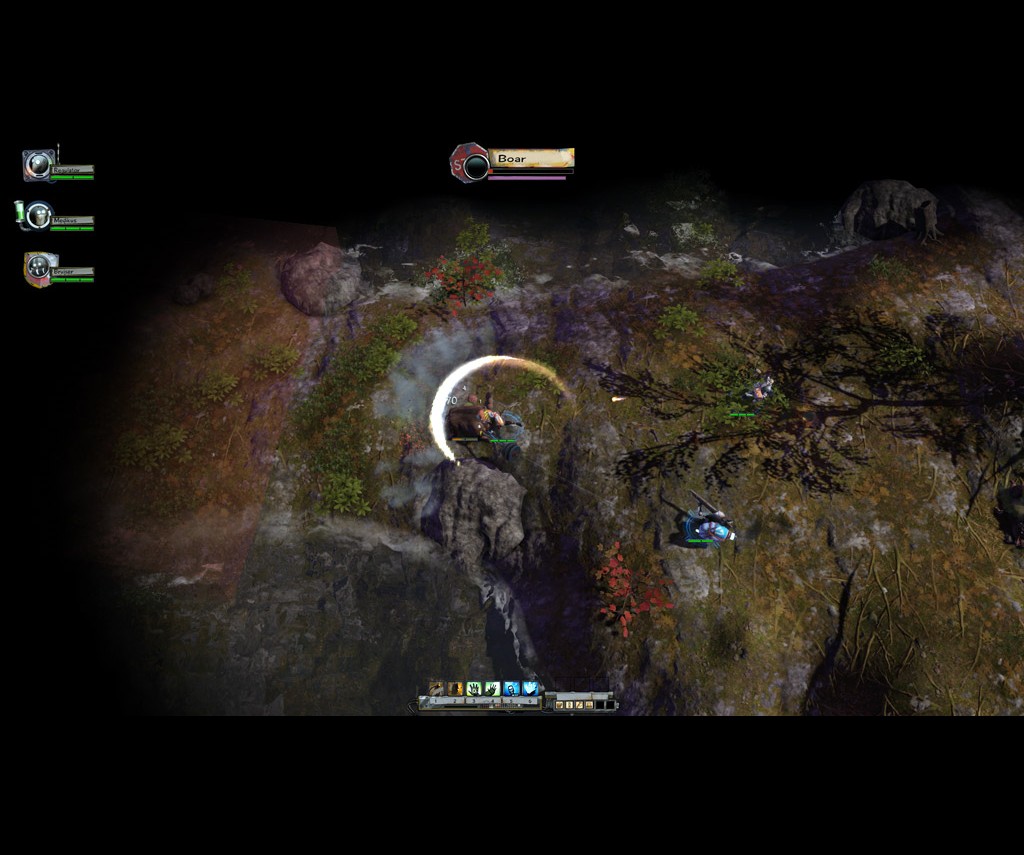Screen dimensions: 1024x855
Task: Activate the green open-hand ability in slot 3
Action: [x=474, y=688]
